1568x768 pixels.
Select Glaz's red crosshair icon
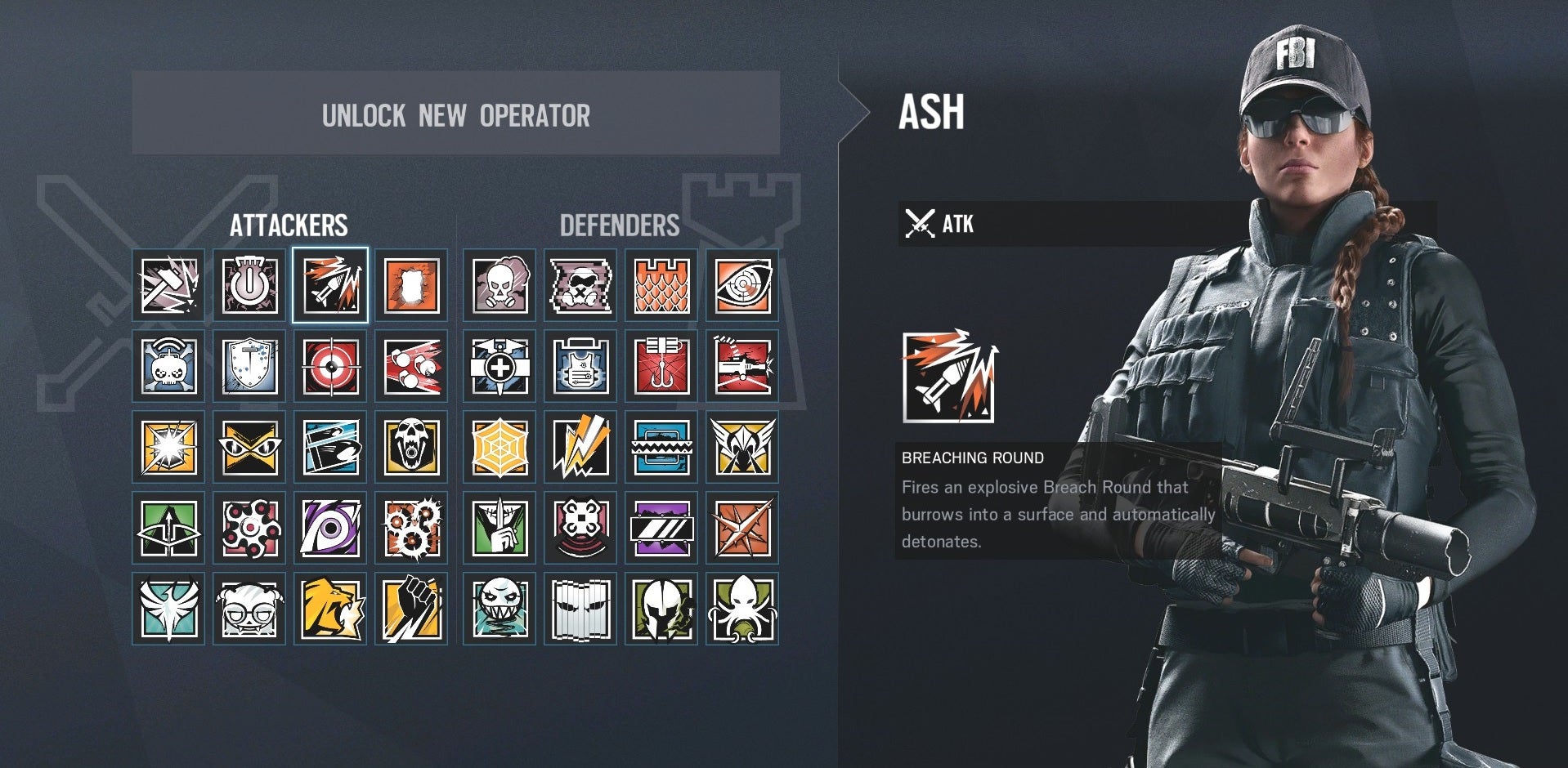(x=330, y=366)
